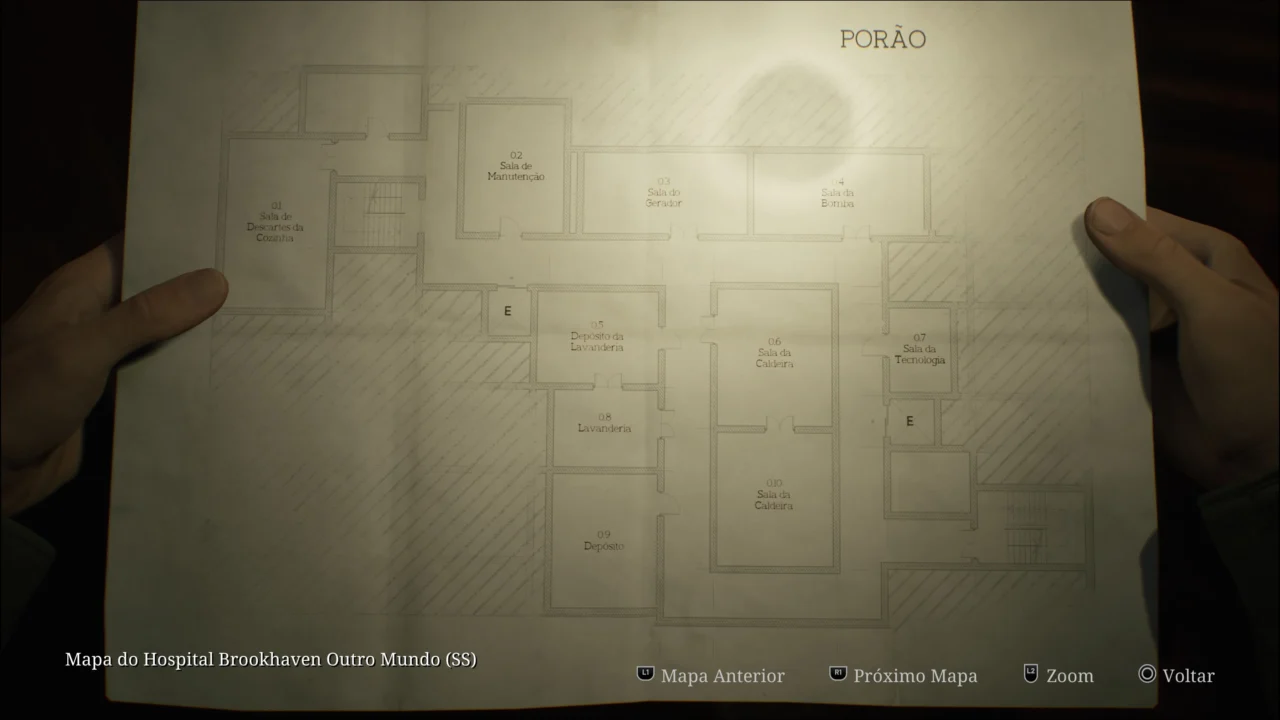1280x720 pixels.
Task: Click the Mapa do Hospital Brookhaven map name
Action: tap(270, 659)
